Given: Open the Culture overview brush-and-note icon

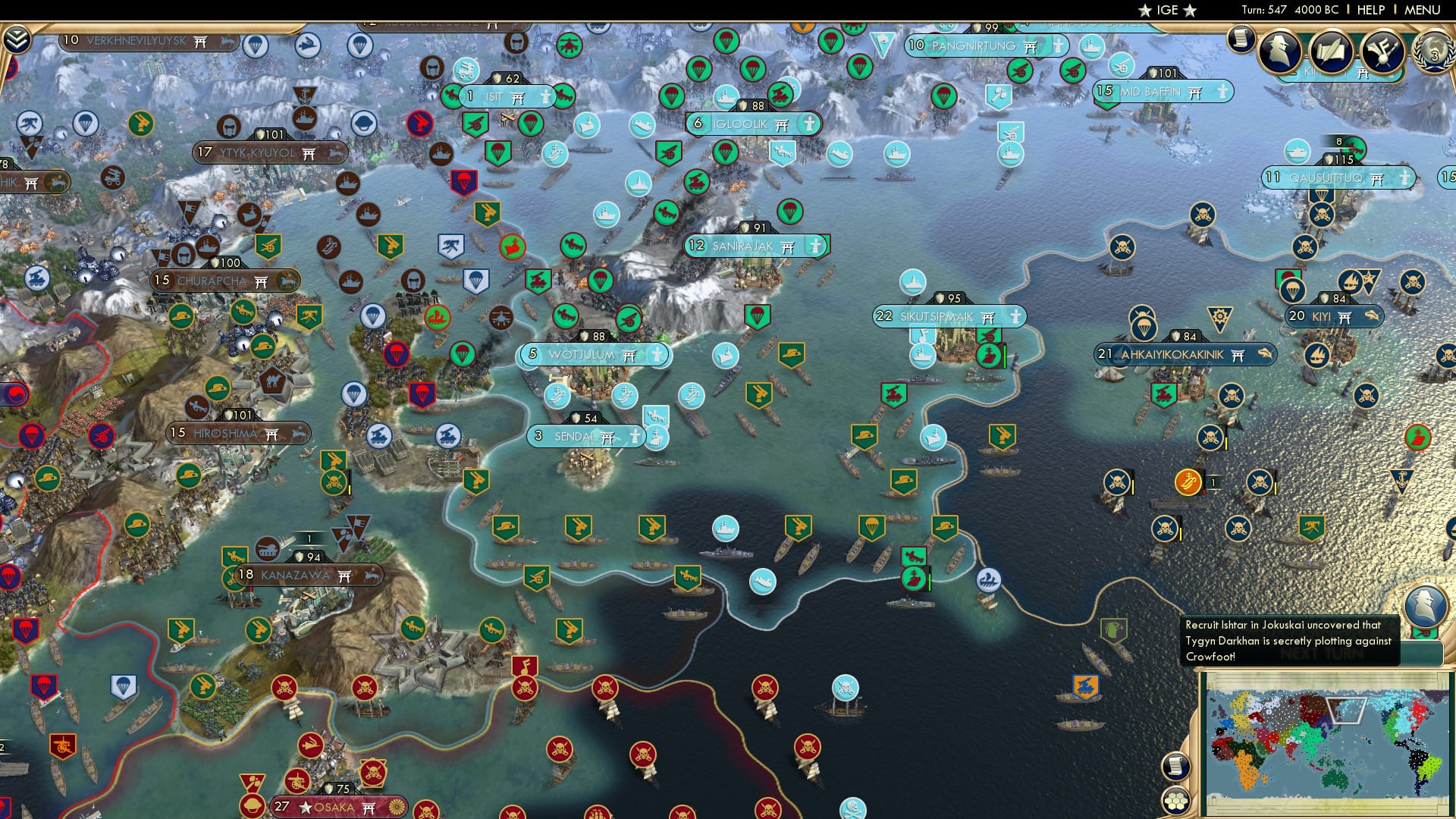Looking at the screenshot, I should coord(1382,52).
